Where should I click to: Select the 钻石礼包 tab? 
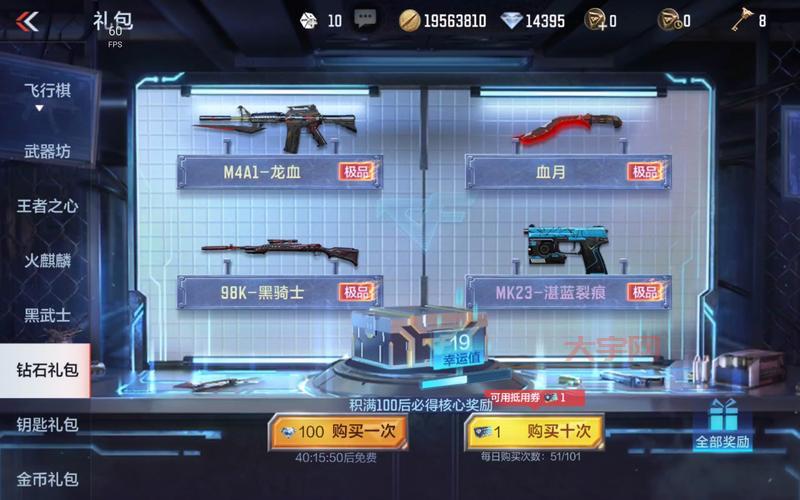click(46, 370)
